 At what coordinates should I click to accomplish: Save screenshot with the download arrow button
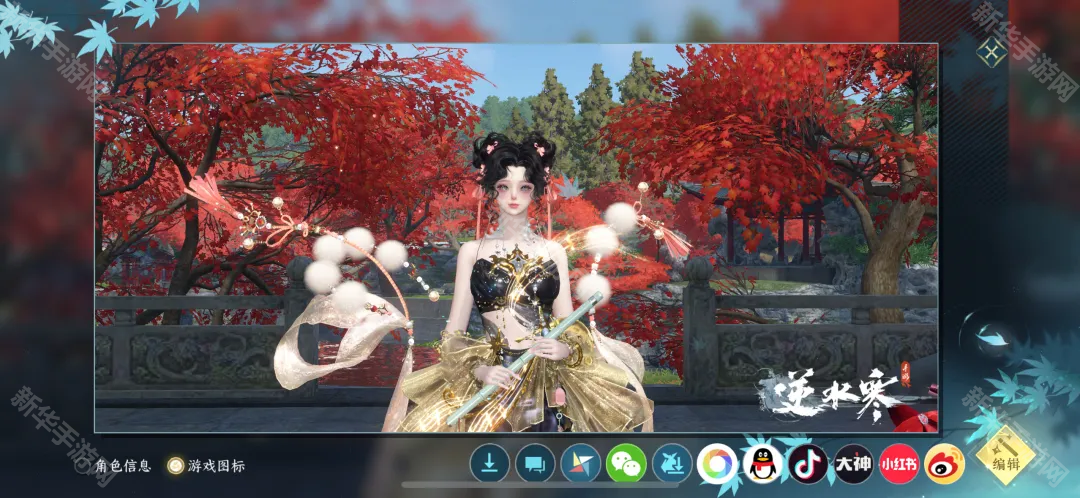pos(489,463)
